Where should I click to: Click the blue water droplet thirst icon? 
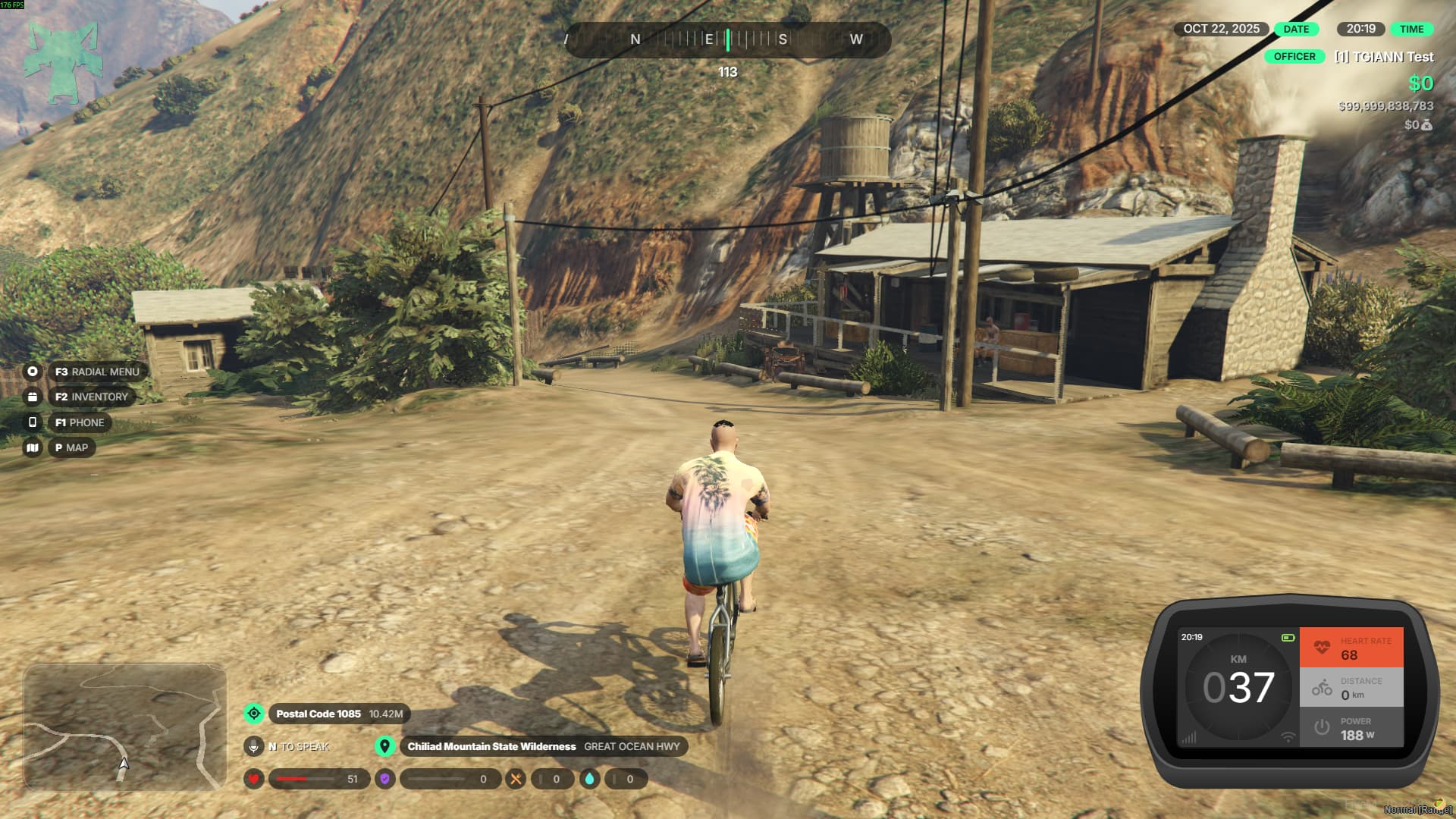(590, 779)
